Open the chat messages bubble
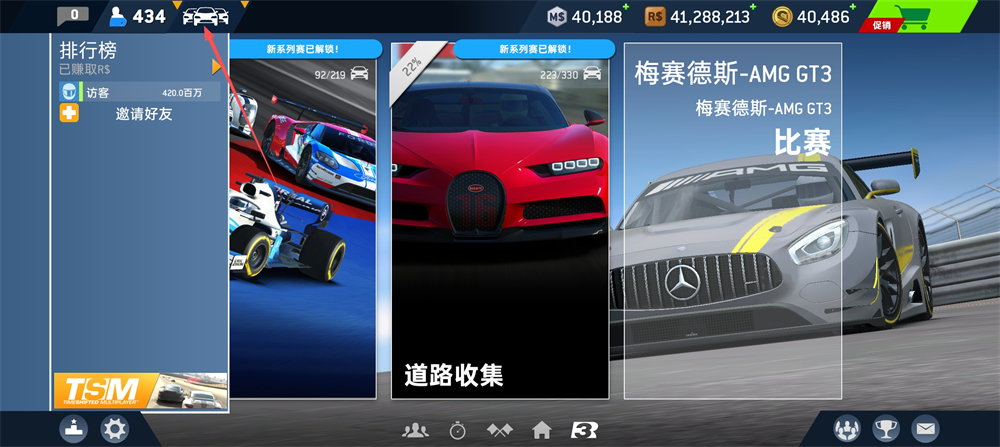 tap(72, 15)
